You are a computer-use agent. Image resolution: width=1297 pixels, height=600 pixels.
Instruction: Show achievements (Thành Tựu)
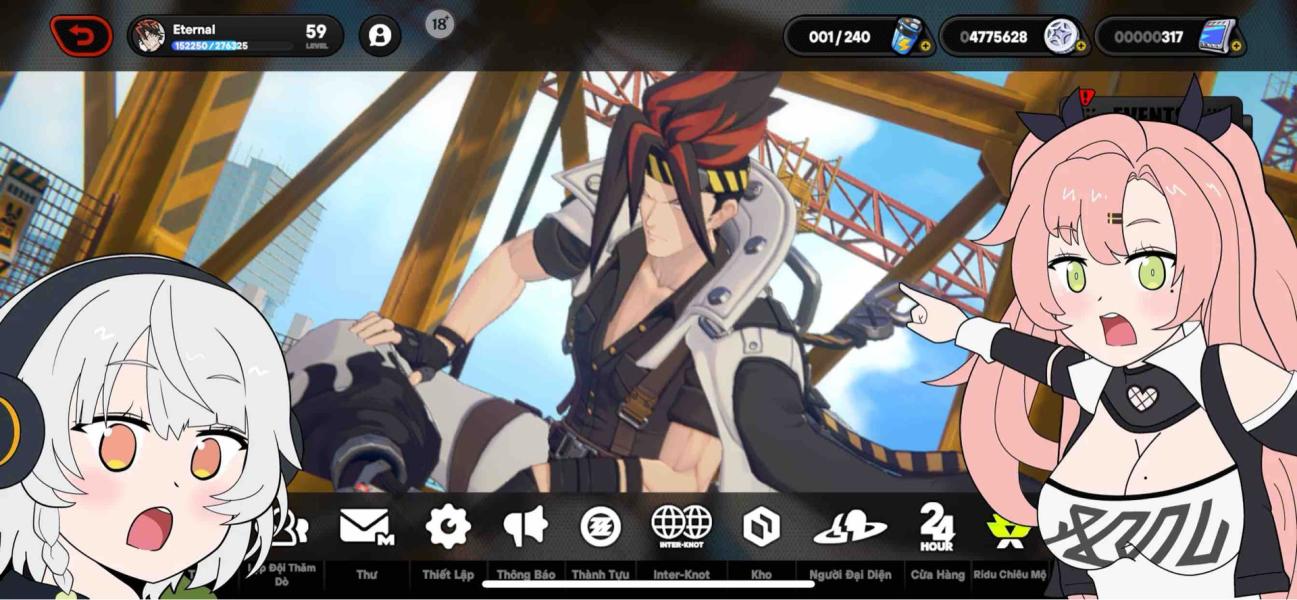pyautogui.click(x=600, y=527)
